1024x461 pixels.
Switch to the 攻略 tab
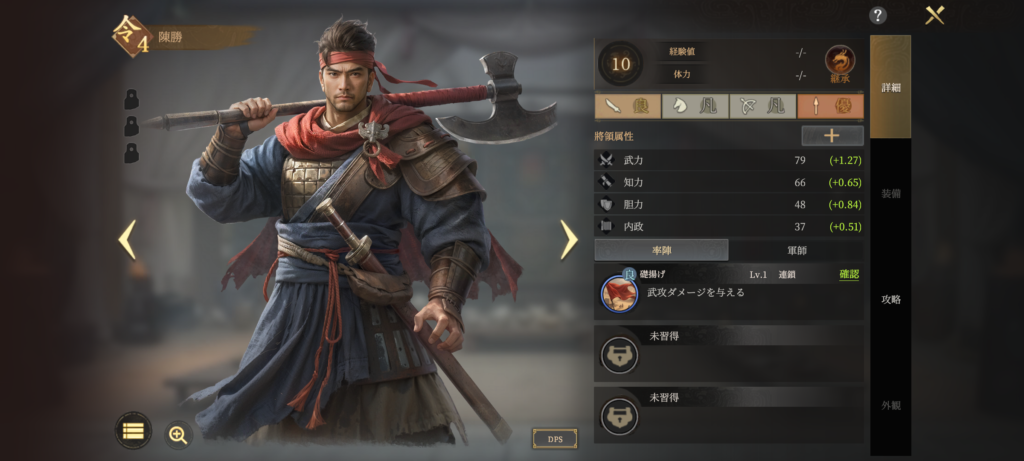point(890,299)
